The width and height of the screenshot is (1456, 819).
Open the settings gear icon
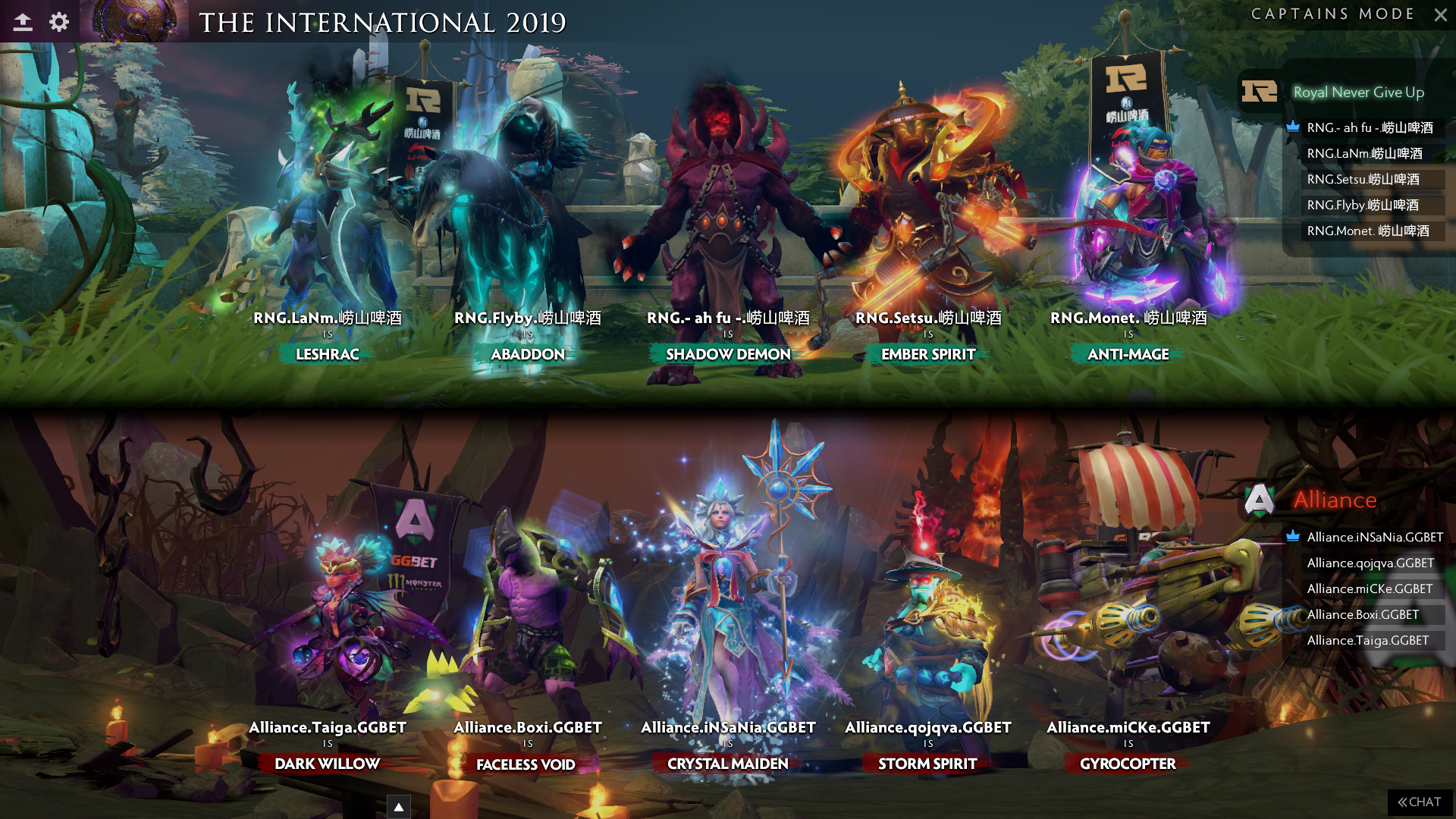(x=59, y=22)
